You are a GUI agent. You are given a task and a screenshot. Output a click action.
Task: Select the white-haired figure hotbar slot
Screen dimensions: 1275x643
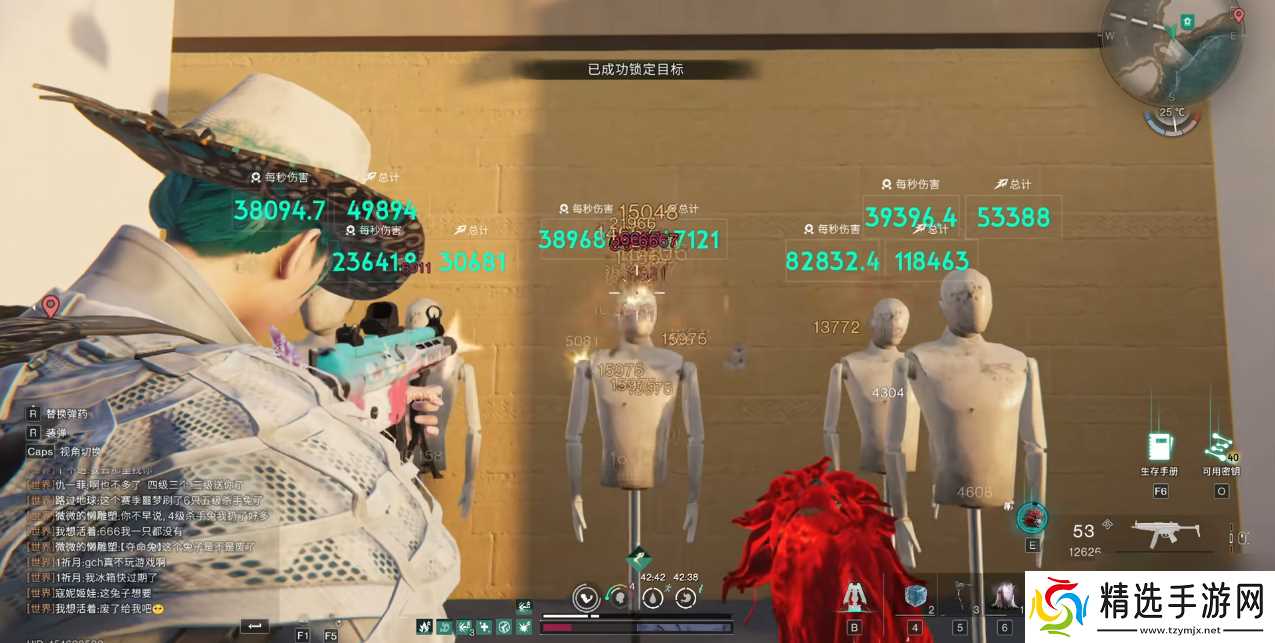coord(1003,597)
